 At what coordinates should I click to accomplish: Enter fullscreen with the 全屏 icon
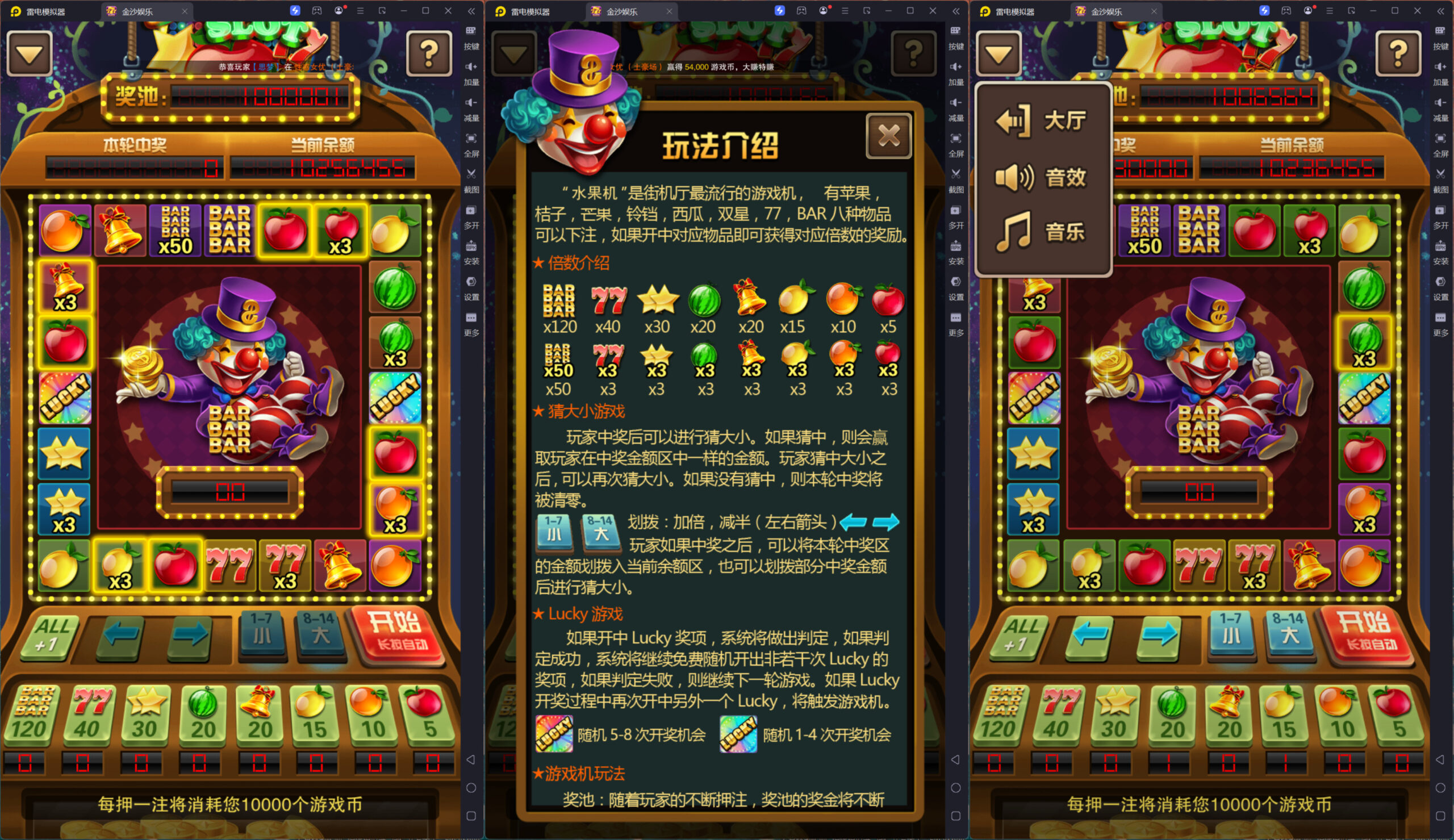(x=472, y=143)
